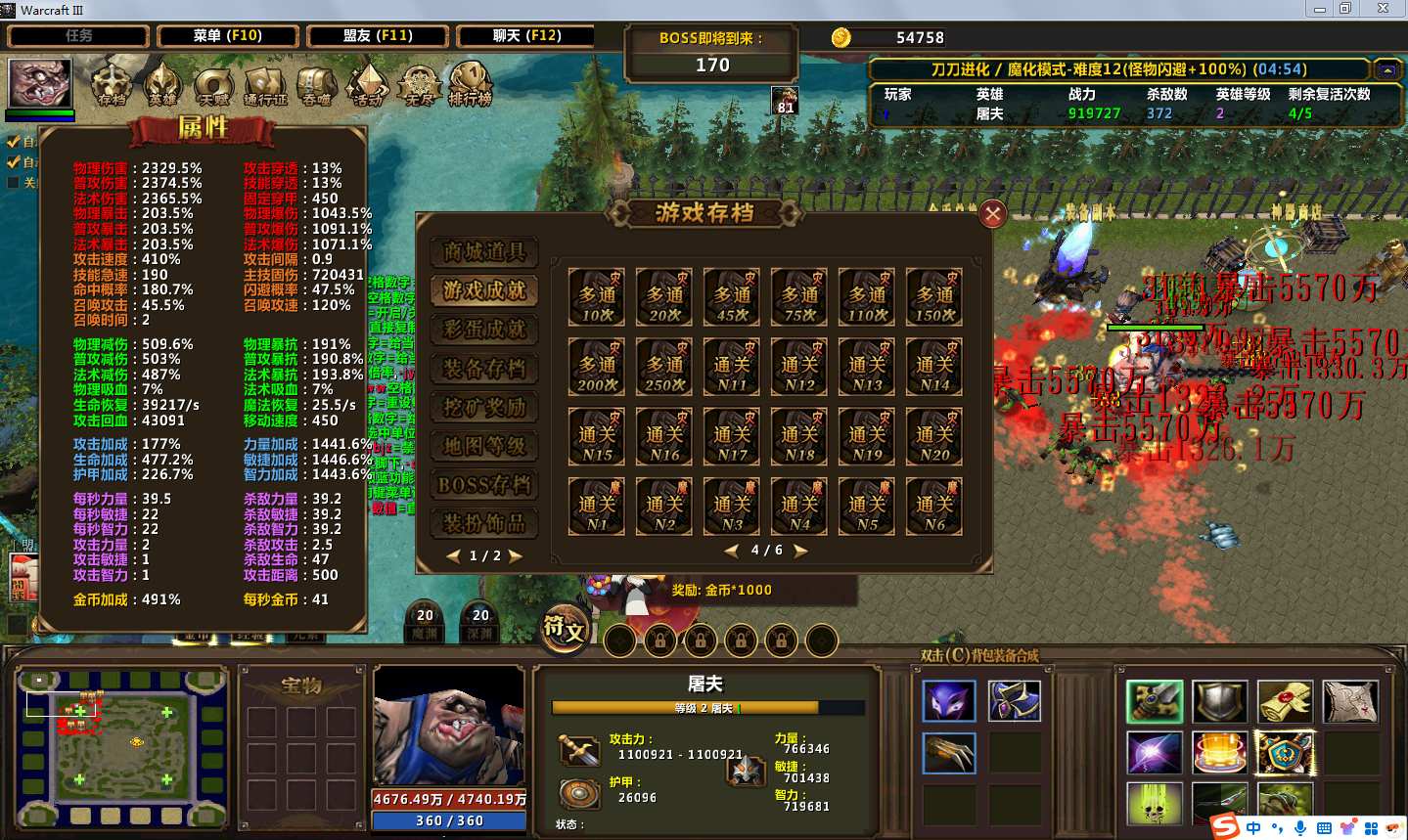The image size is (1408, 840).
Task: Show the BOSS存档 category
Action: pyautogui.click(x=484, y=485)
